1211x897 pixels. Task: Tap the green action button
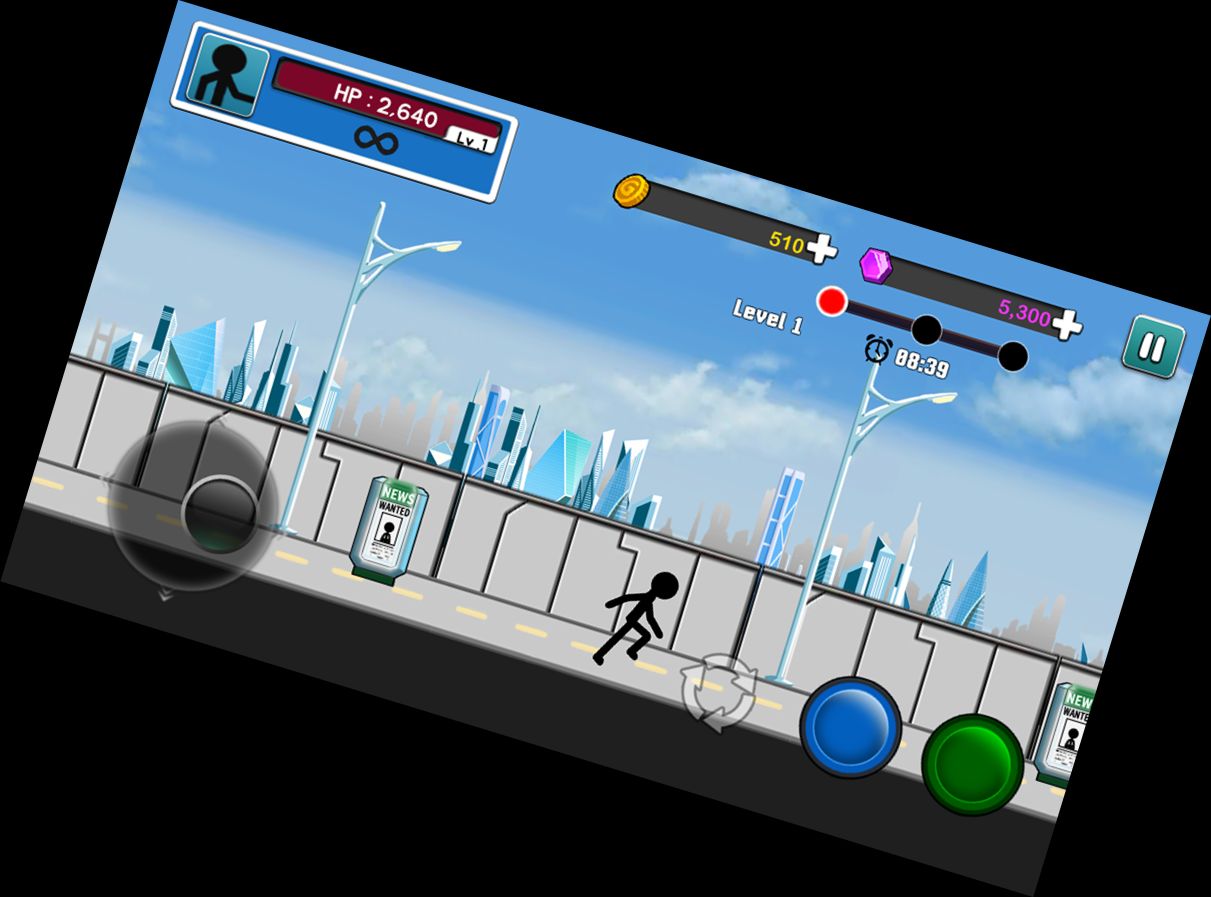point(971,764)
